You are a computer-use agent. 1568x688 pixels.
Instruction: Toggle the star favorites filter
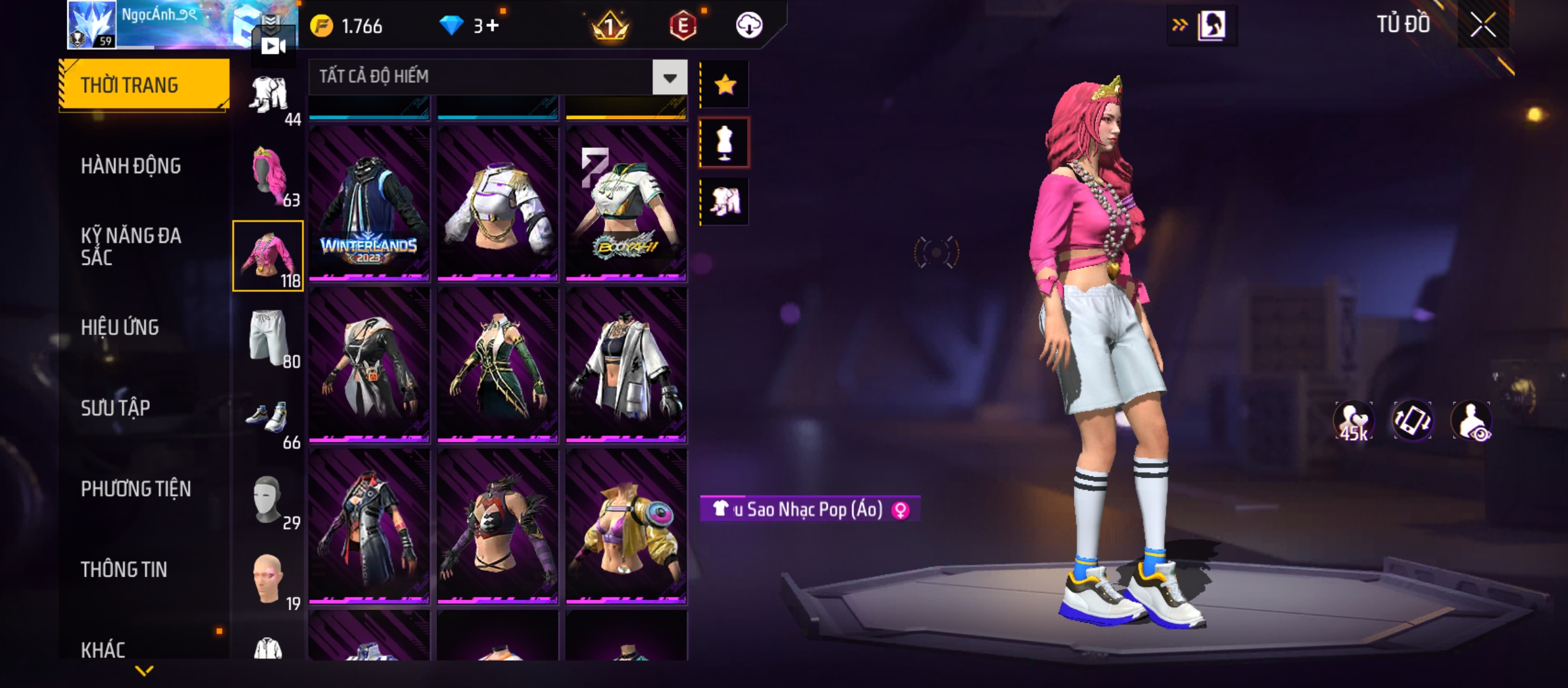pos(725,85)
